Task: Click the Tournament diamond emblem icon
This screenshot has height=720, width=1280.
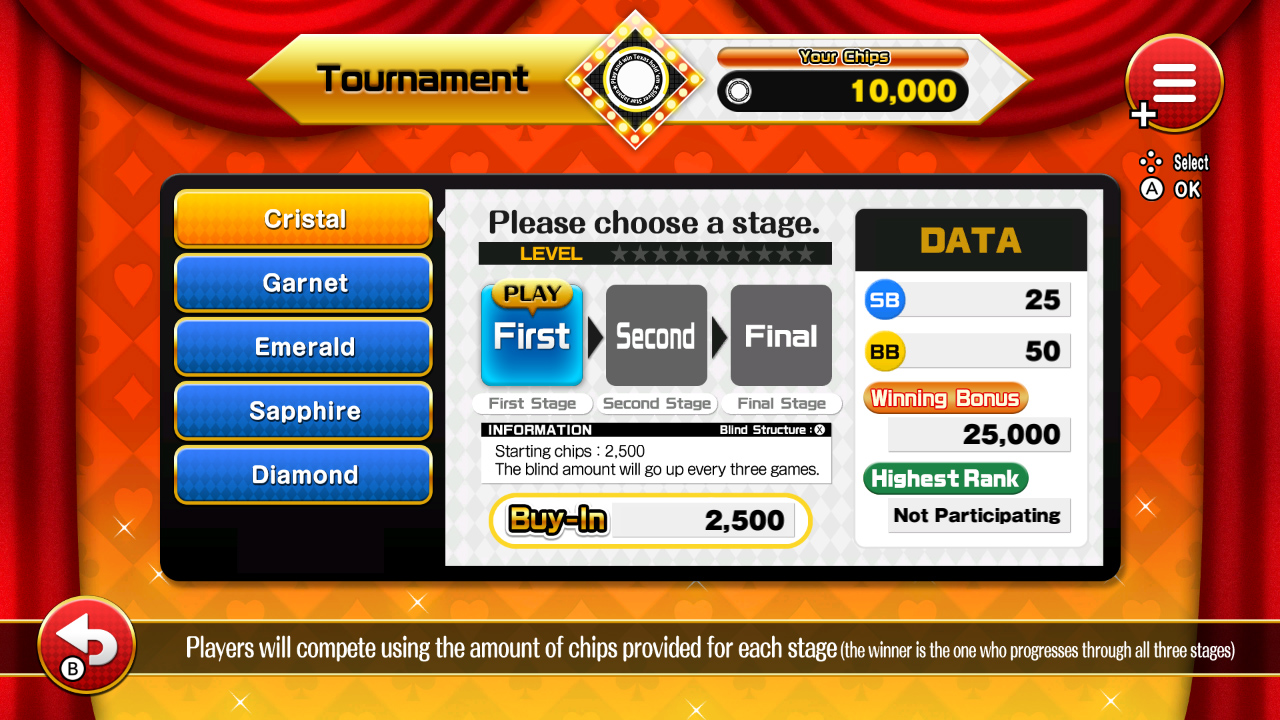Action: (637, 80)
